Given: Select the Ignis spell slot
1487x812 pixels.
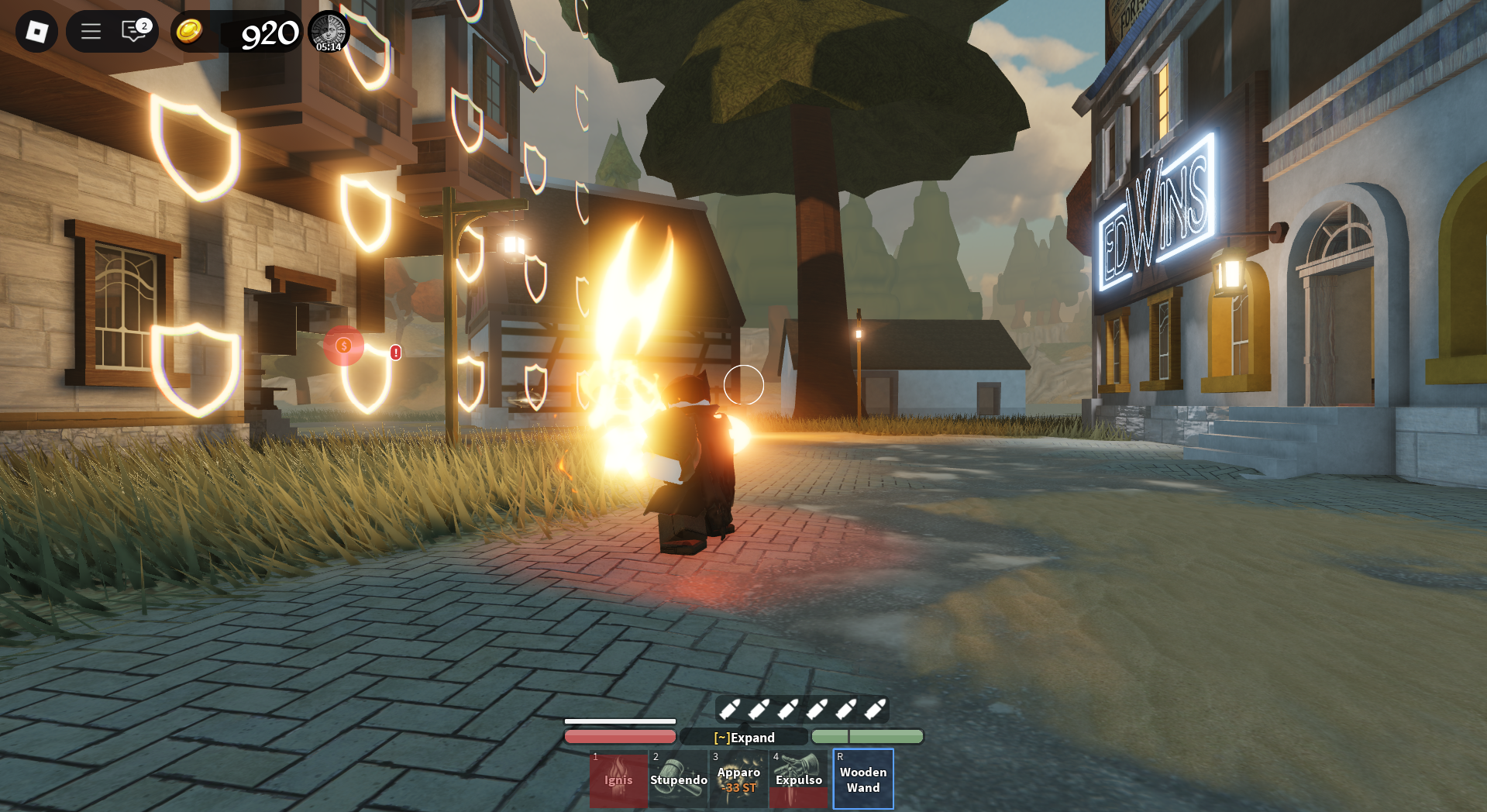Looking at the screenshot, I should [x=618, y=779].
